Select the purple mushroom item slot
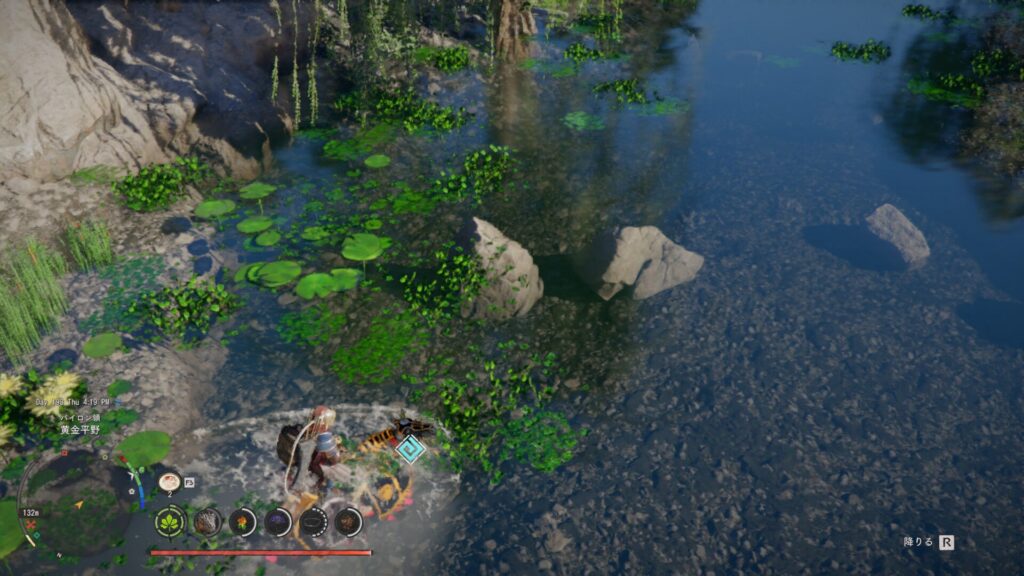Viewport: 1024px width, 576px height. (278, 521)
